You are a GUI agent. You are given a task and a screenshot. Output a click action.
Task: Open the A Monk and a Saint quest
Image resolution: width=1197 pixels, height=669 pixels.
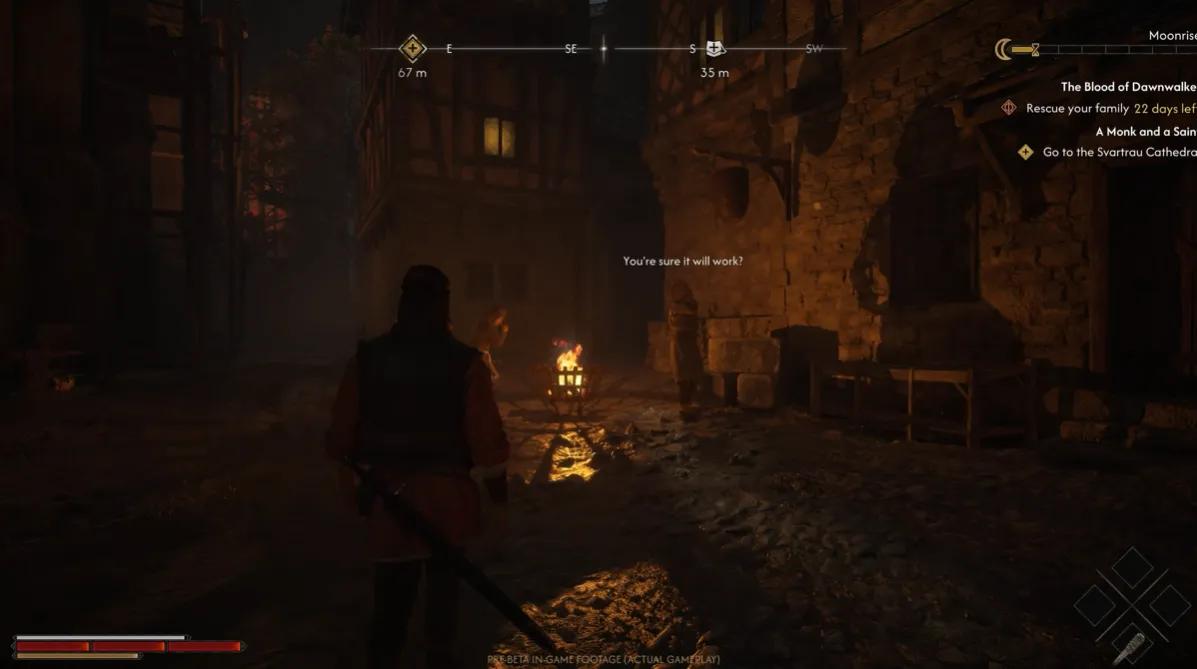pyautogui.click(x=1145, y=131)
